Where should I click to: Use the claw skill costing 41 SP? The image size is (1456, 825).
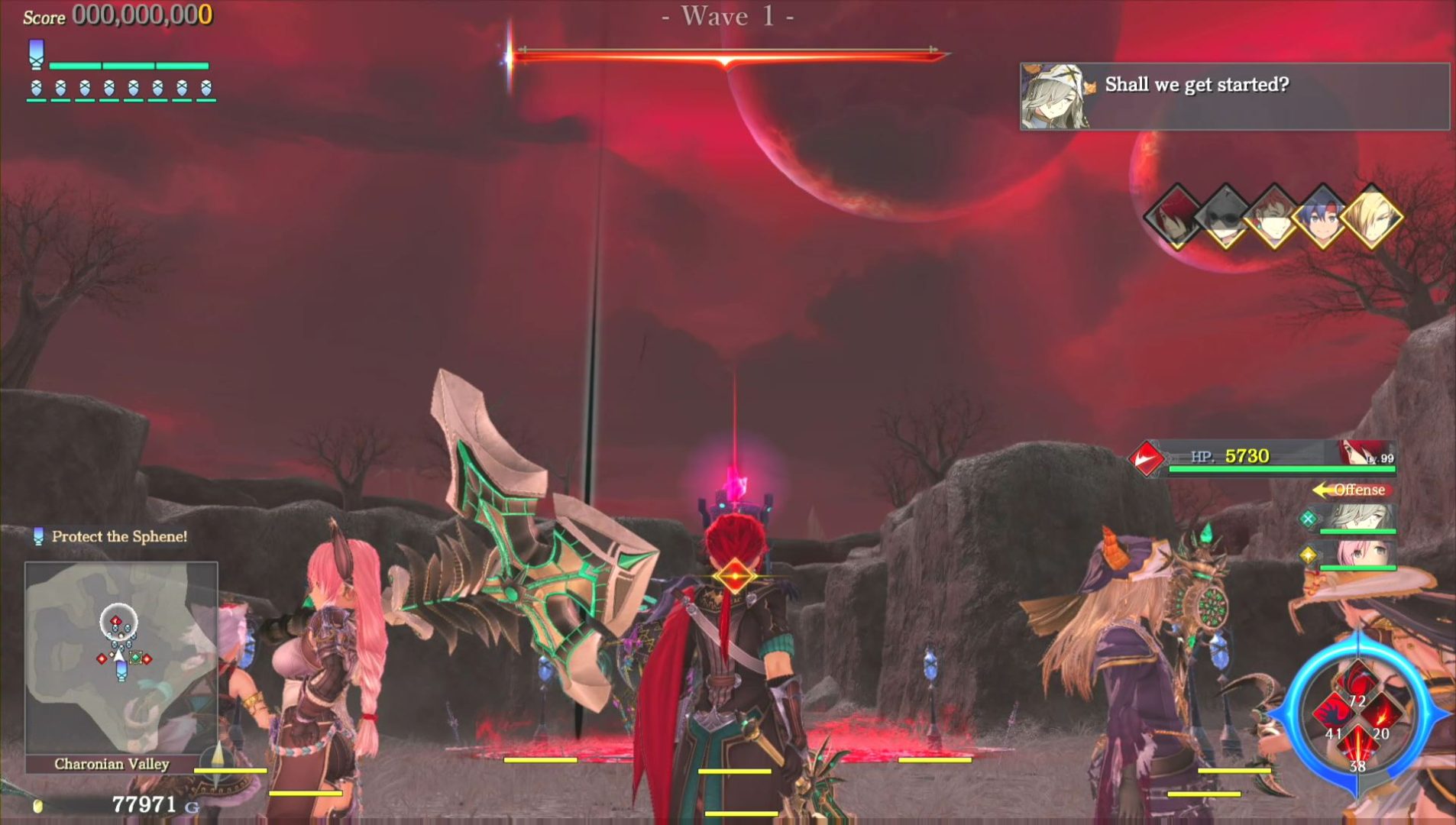pos(1333,716)
